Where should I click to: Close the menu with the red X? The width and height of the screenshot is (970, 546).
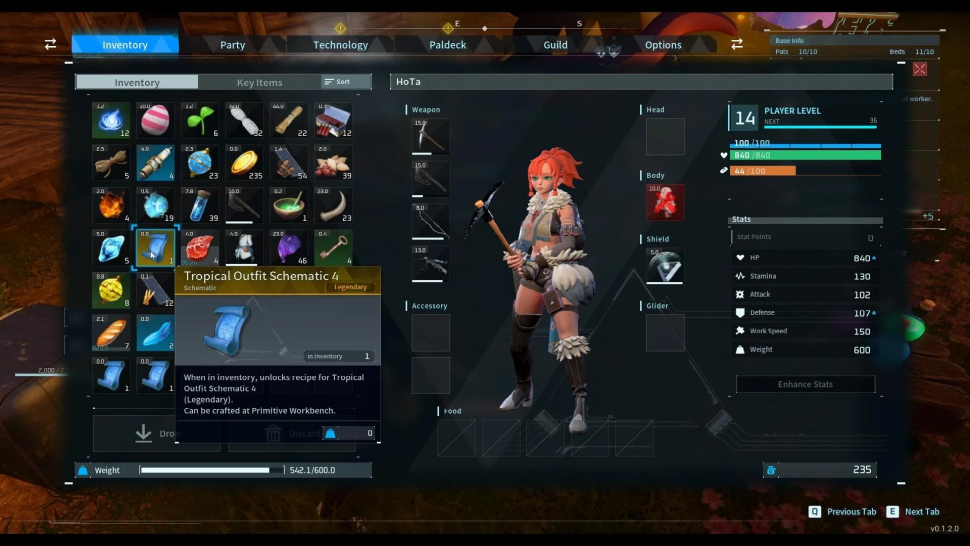tap(920, 69)
